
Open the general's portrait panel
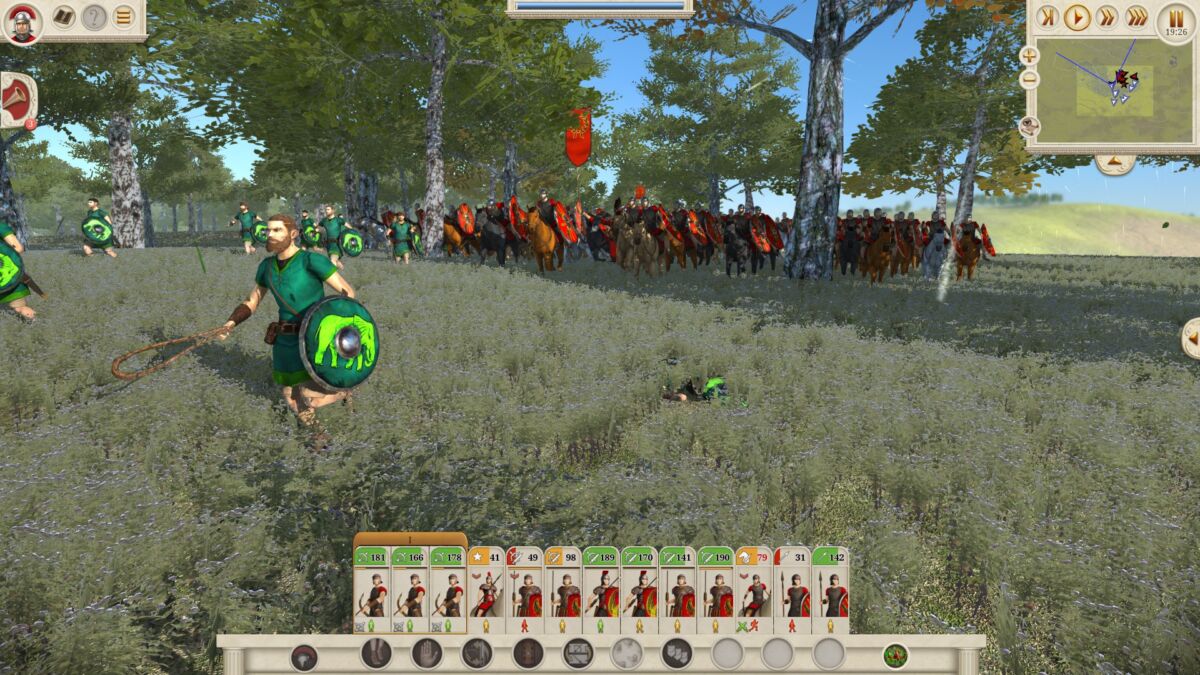[22, 23]
